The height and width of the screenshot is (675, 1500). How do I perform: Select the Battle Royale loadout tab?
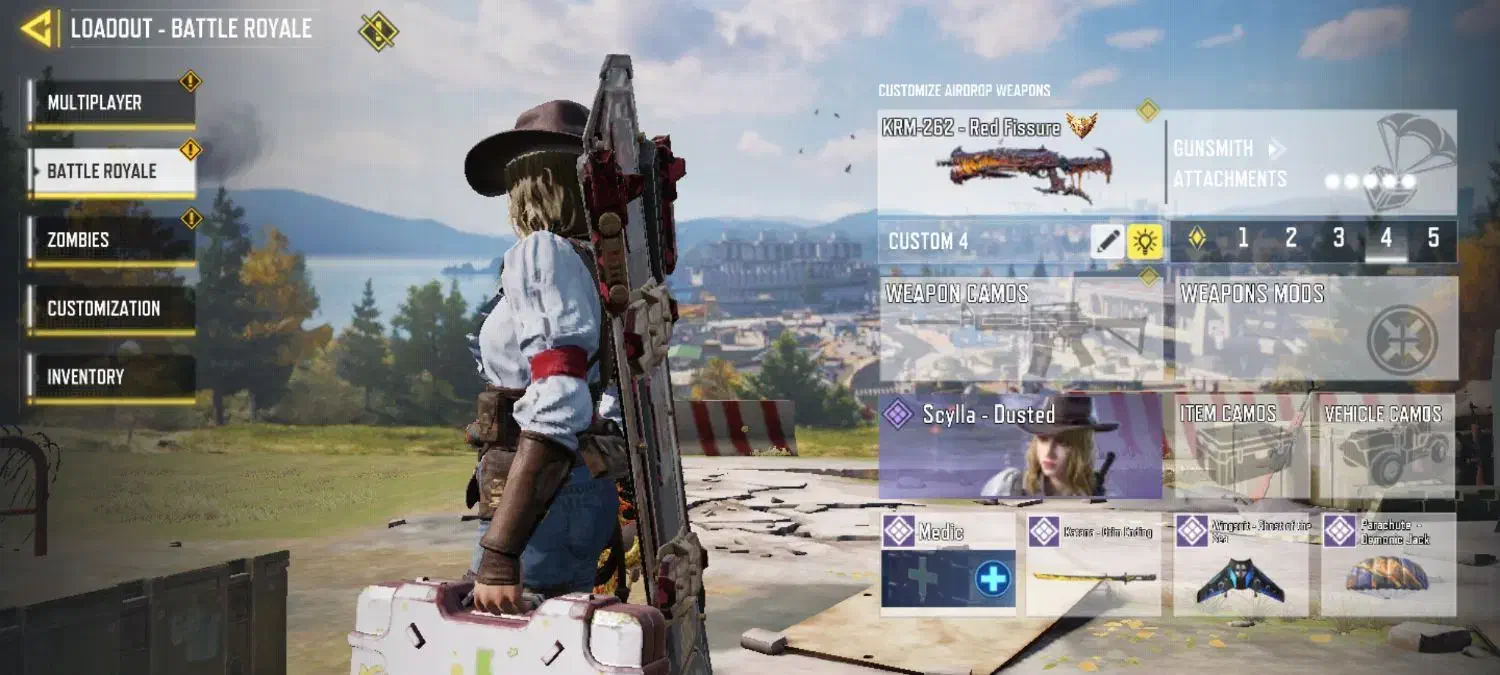click(110, 171)
